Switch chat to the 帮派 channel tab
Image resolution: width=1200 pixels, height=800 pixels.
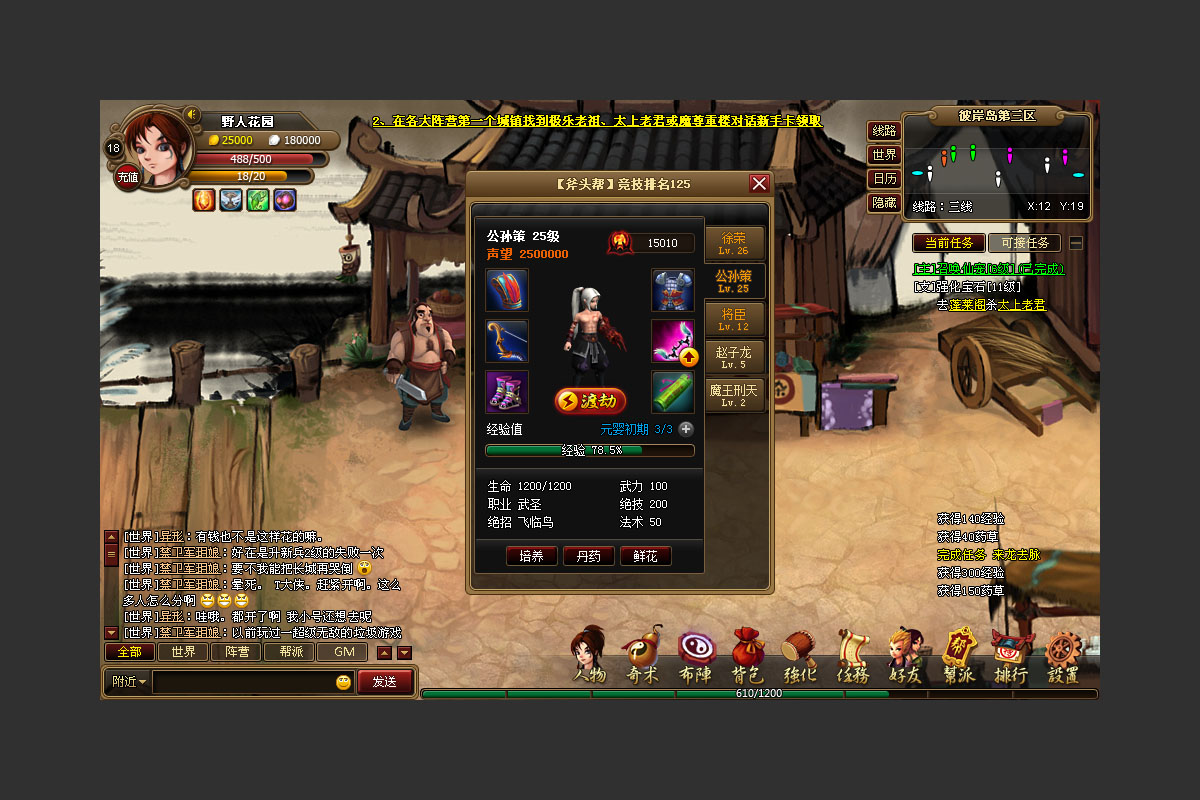[x=290, y=652]
